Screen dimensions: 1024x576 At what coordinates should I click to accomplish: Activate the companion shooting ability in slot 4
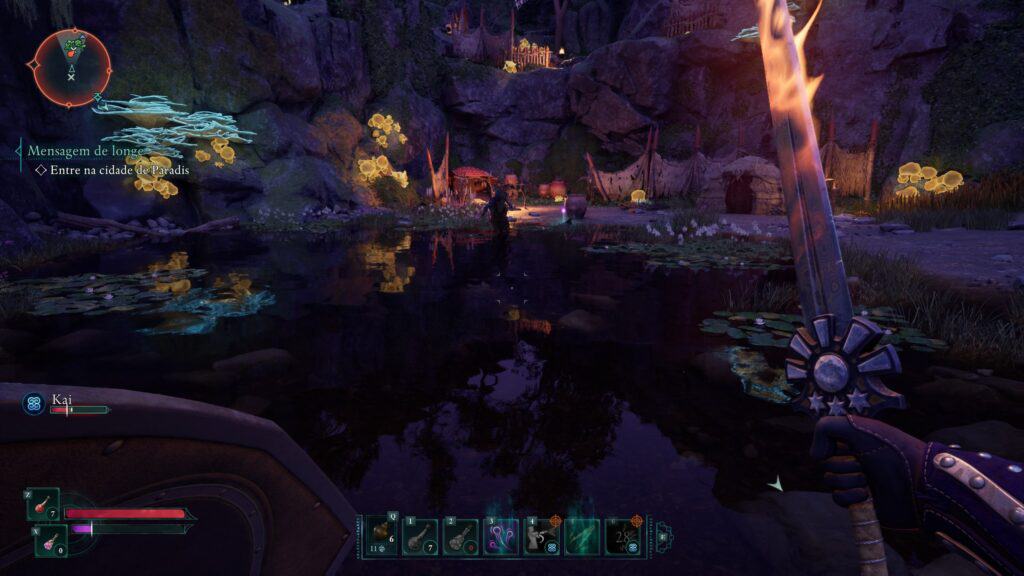pyautogui.click(x=541, y=536)
